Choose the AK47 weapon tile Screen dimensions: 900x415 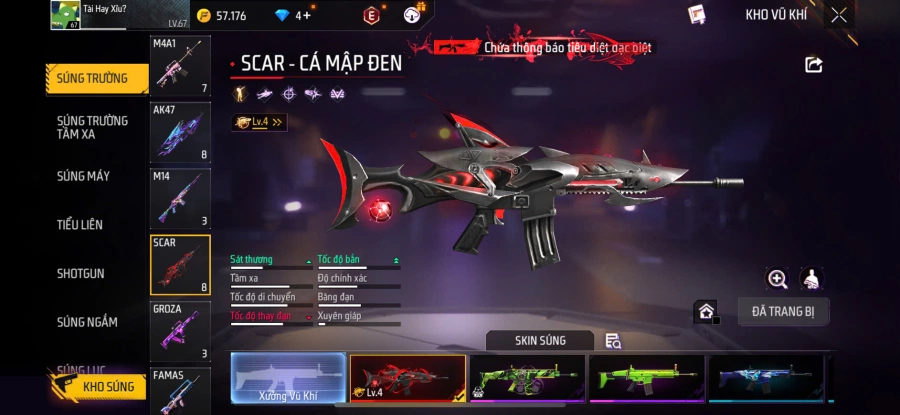click(180, 132)
